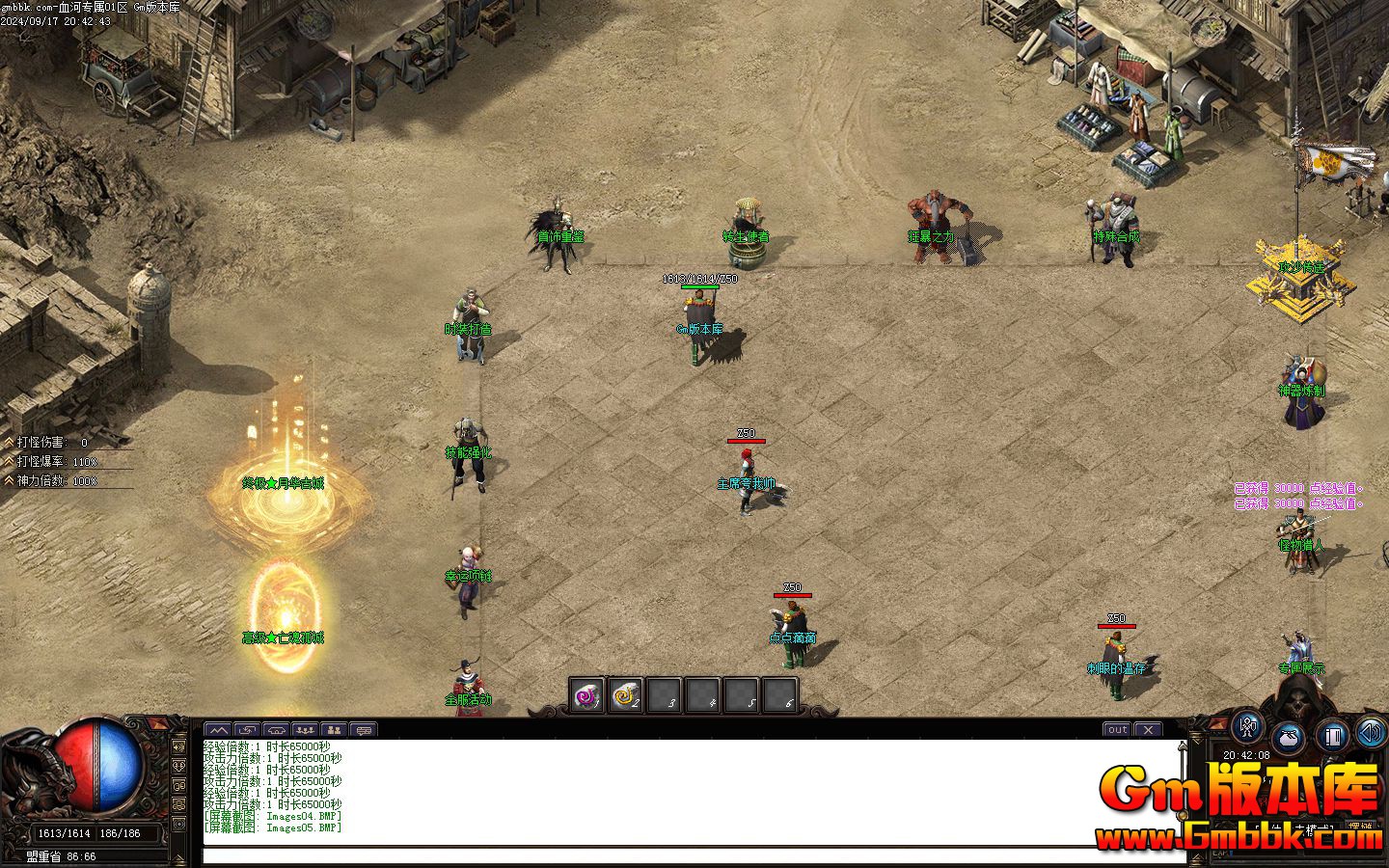The image size is (1389, 868).
Task: Click the chat log's scroll-up arrow
Action: pyautogui.click(x=1184, y=746)
